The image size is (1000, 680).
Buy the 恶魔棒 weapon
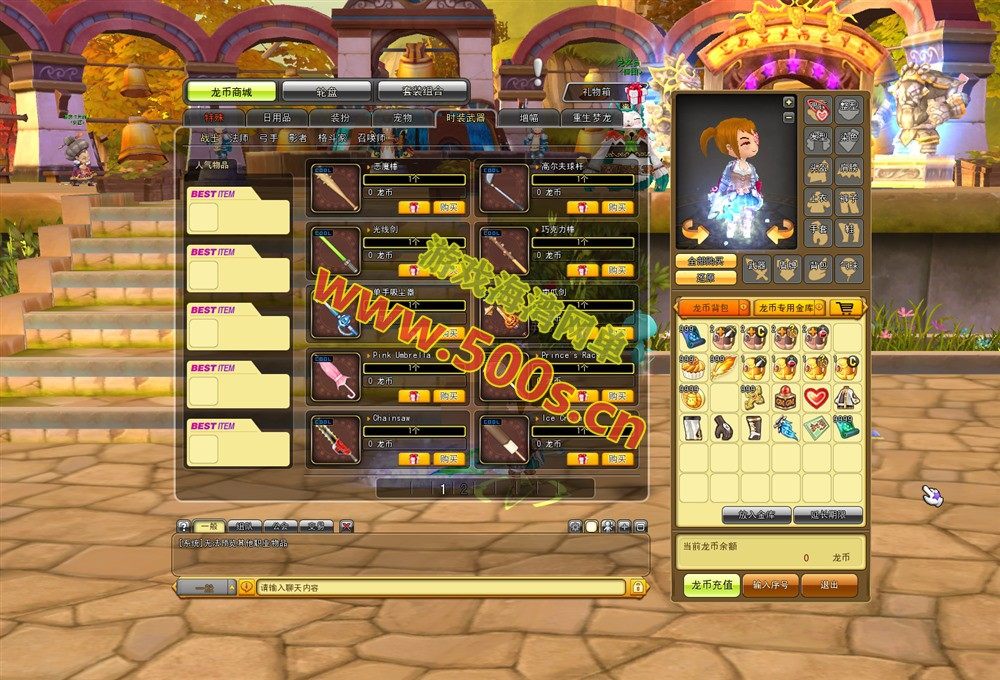point(450,208)
